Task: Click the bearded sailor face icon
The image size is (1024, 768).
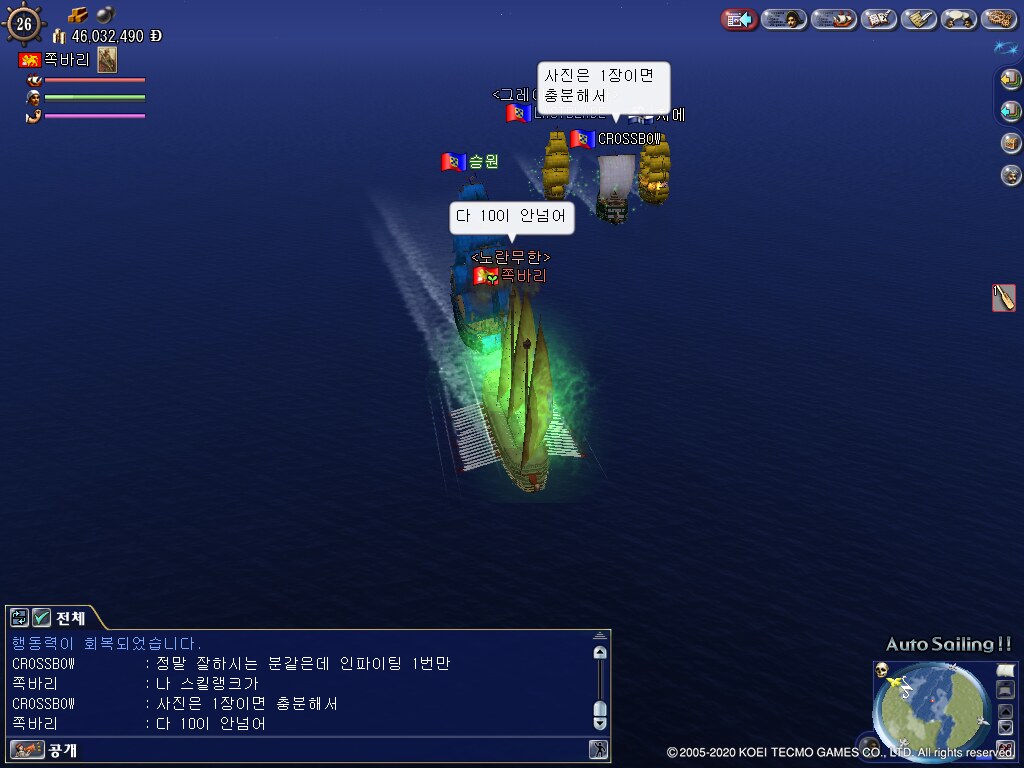Action: (x=1011, y=175)
